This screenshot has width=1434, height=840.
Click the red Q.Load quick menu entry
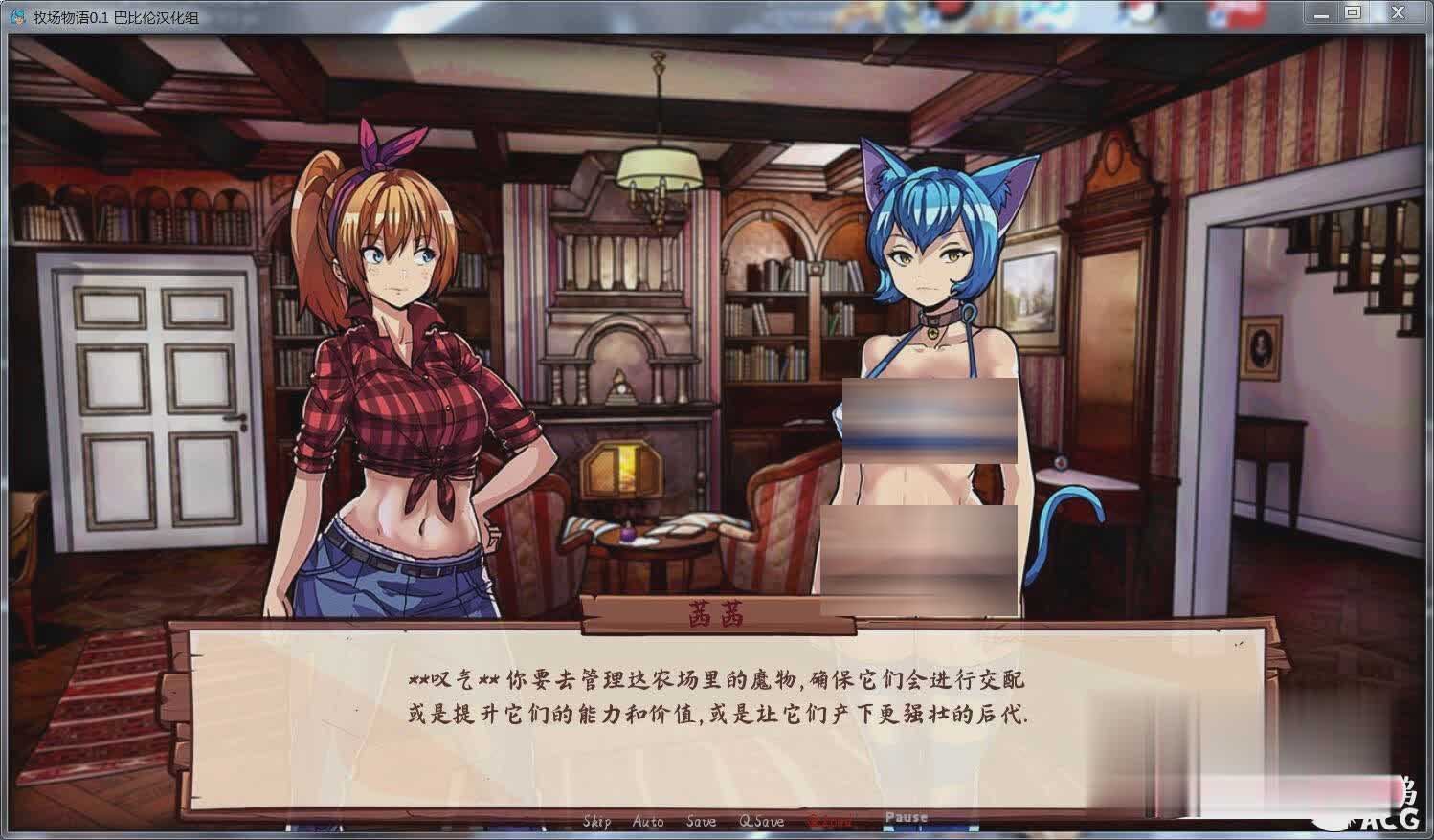[x=829, y=821]
